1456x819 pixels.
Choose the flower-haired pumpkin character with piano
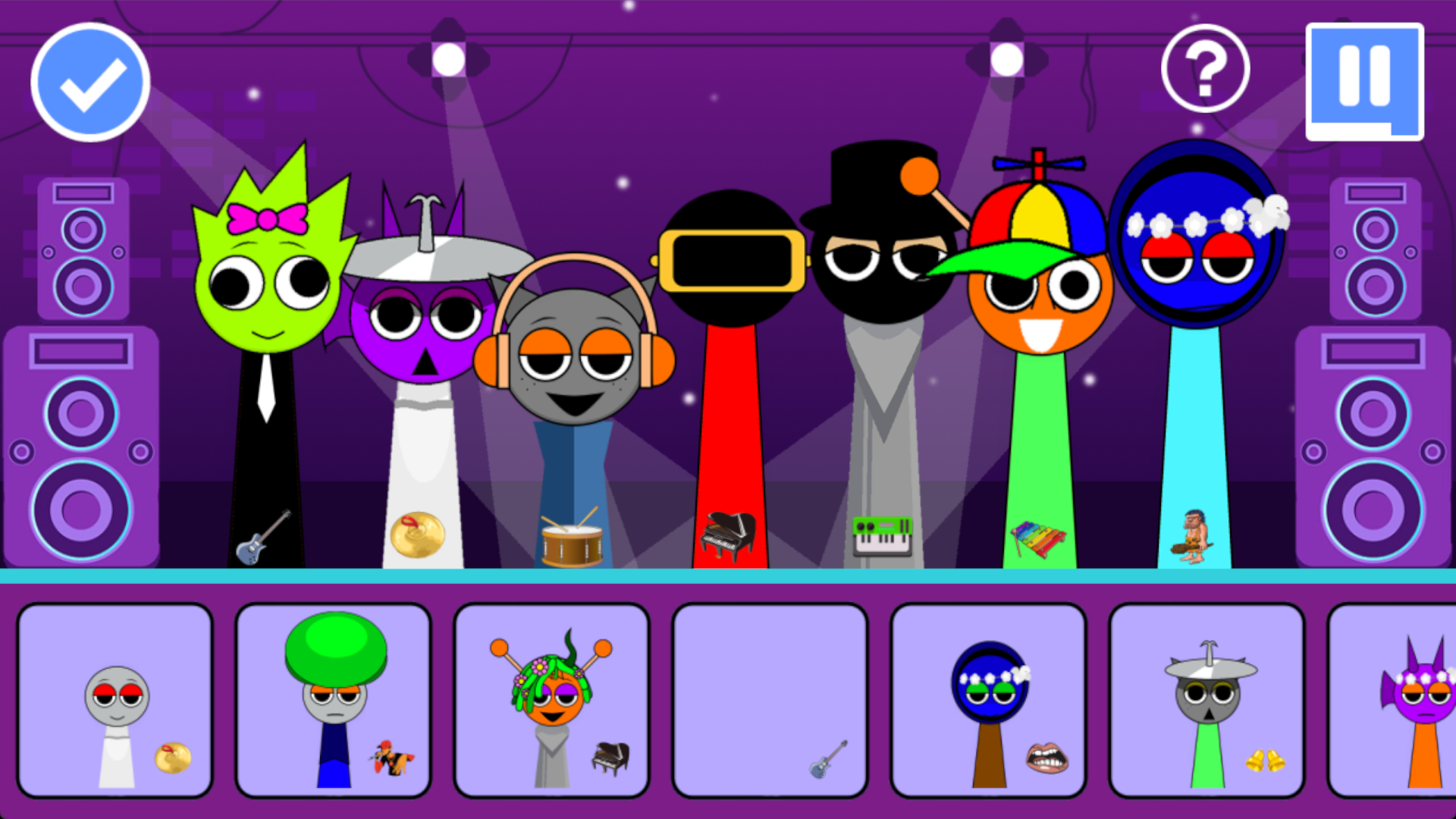point(551,698)
